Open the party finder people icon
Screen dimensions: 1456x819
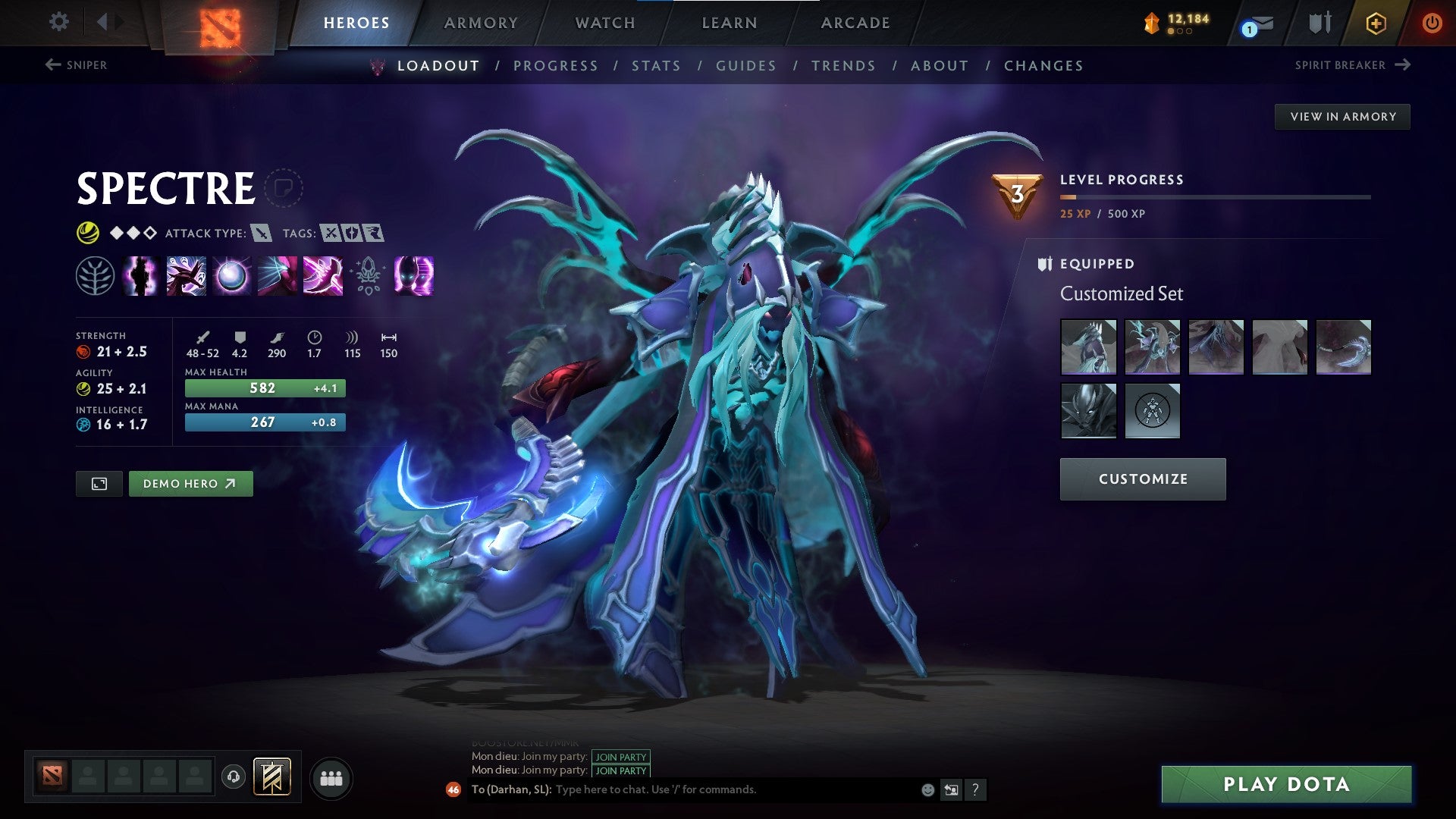pos(331,777)
